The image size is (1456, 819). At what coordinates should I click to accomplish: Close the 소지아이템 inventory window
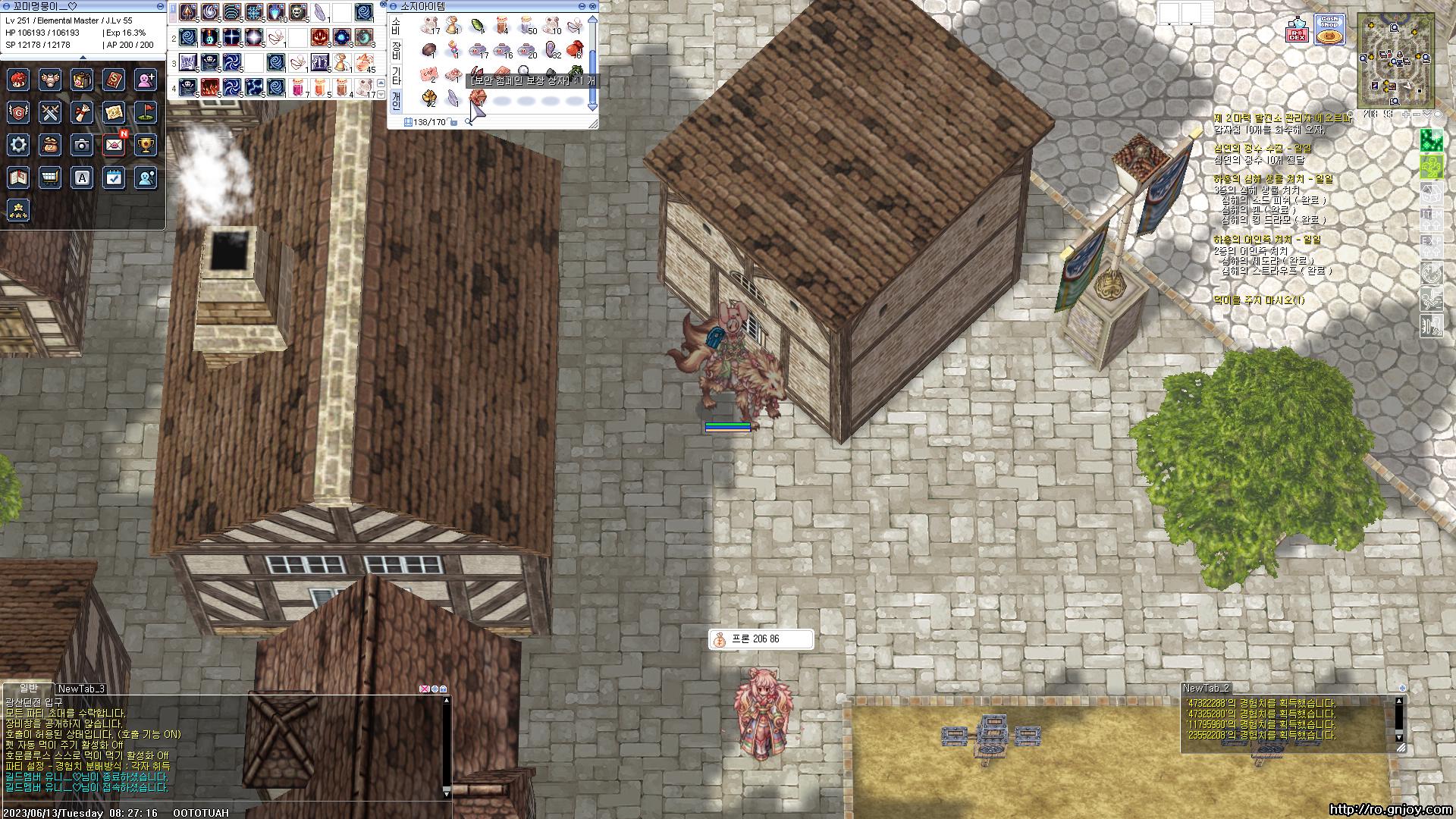click(592, 6)
